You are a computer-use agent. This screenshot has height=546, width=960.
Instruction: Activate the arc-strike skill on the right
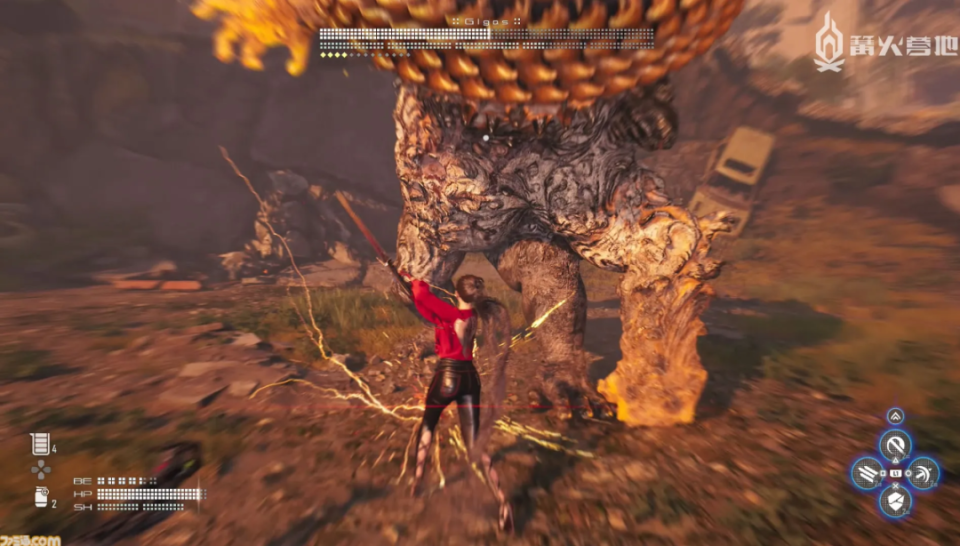(x=923, y=473)
